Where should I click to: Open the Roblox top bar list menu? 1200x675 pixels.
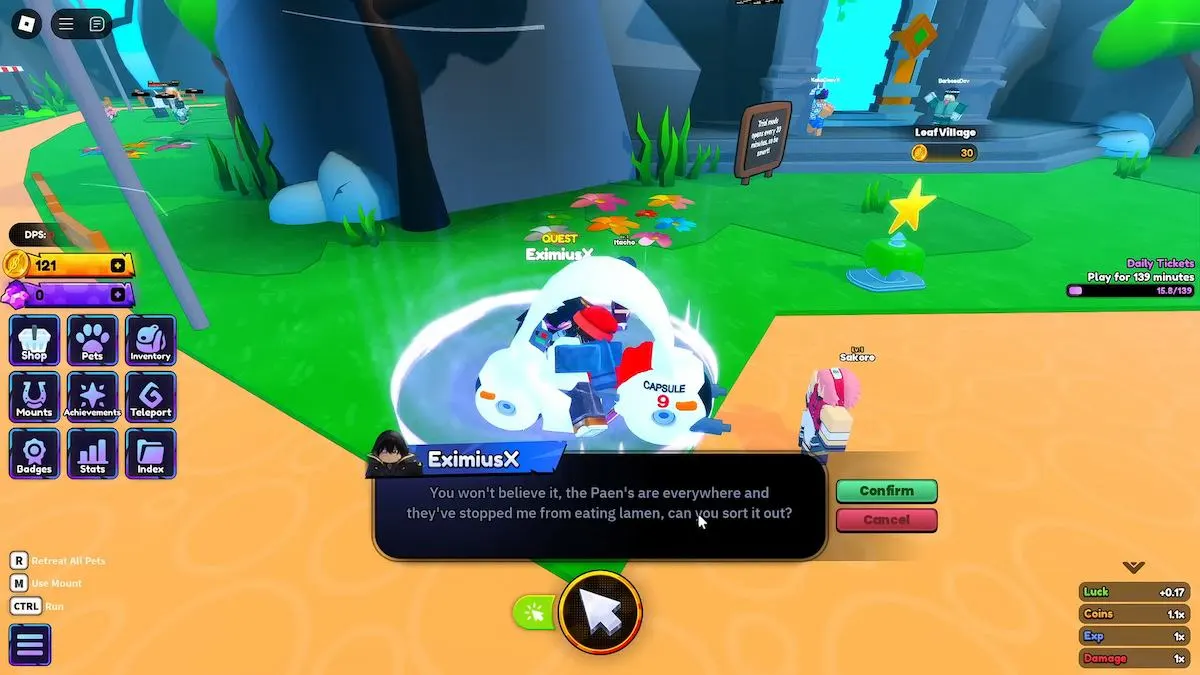pyautogui.click(x=66, y=24)
